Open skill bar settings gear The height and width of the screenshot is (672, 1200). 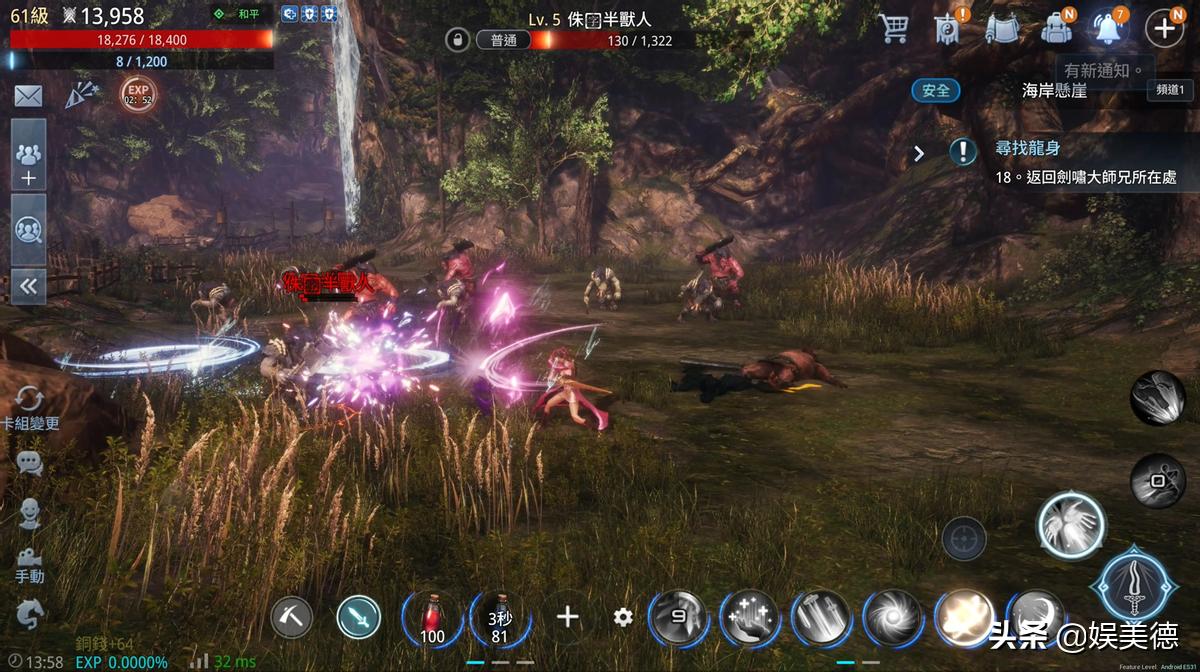(623, 617)
